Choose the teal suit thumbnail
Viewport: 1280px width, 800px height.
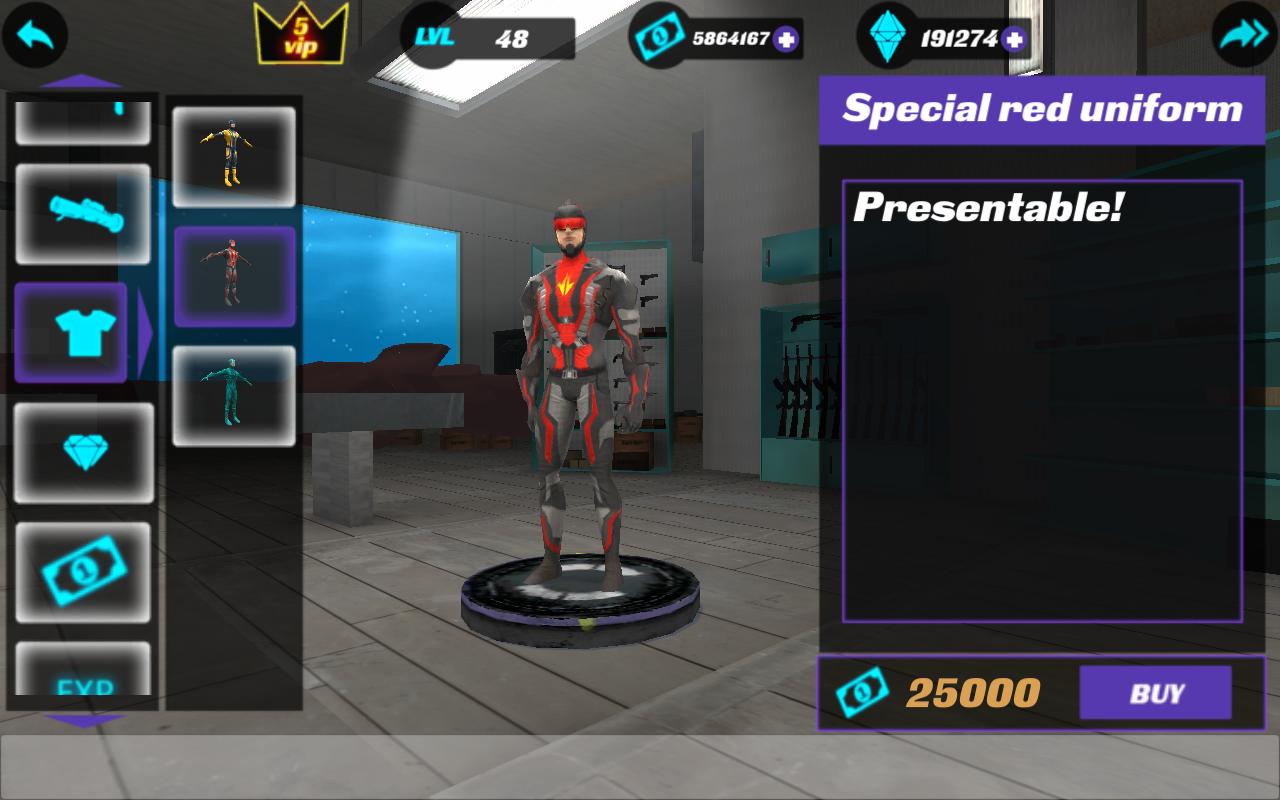pos(234,395)
